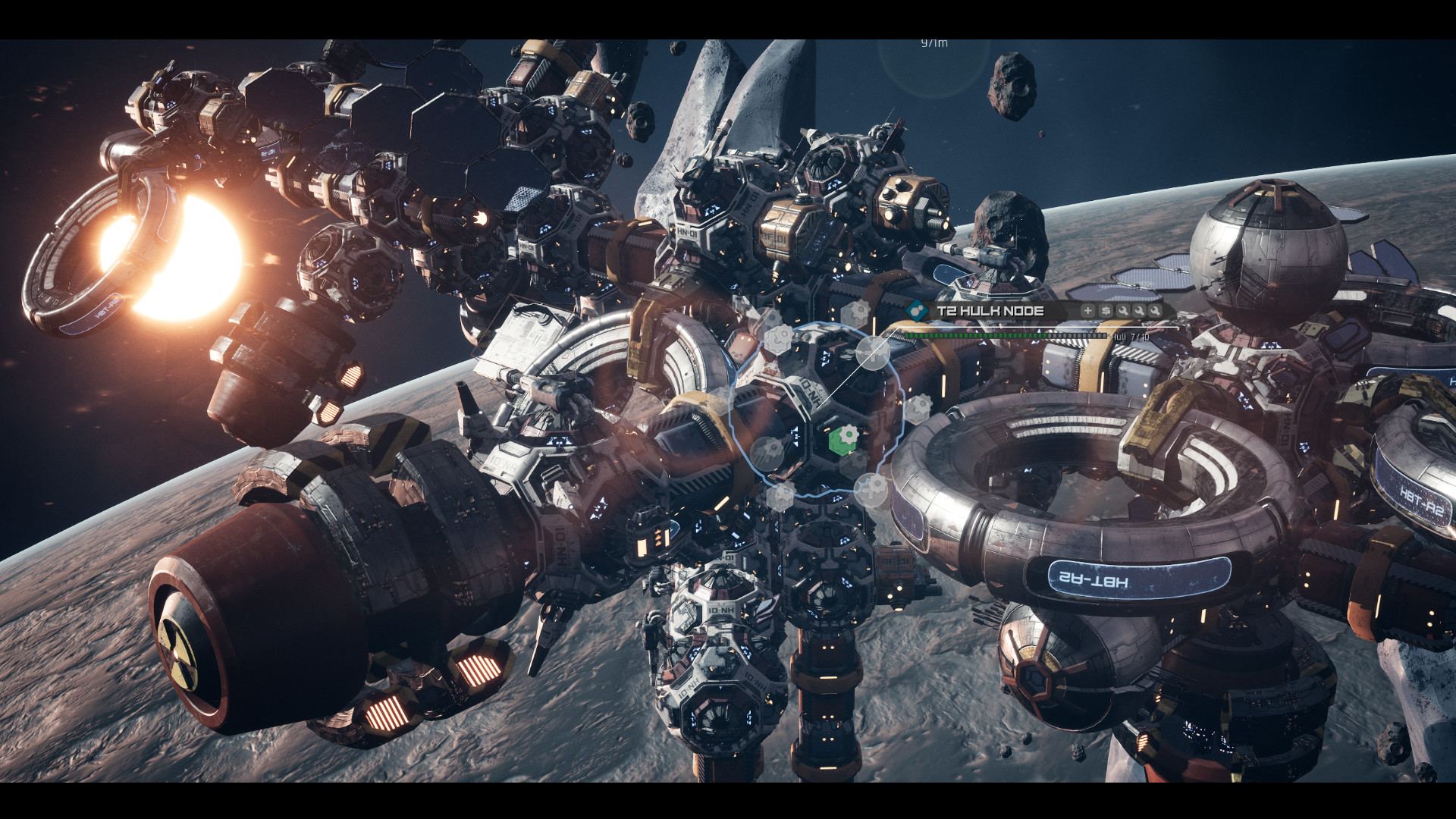This screenshot has height=819, width=1456.
Task: Select the dollar salvage icon
Action: [x=1106, y=310]
